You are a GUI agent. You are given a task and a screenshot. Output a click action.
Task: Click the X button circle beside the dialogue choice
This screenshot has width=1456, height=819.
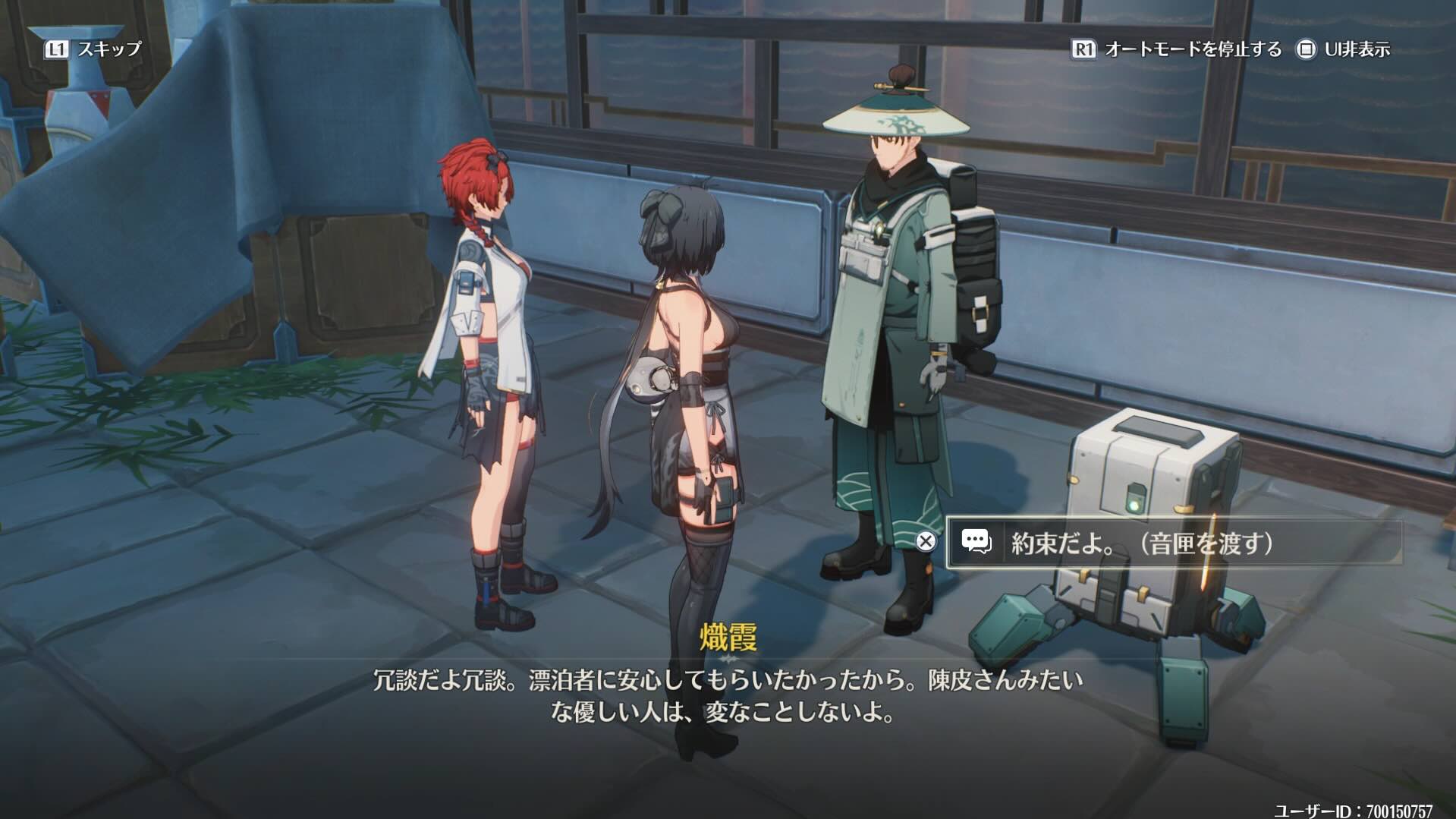[x=925, y=541]
